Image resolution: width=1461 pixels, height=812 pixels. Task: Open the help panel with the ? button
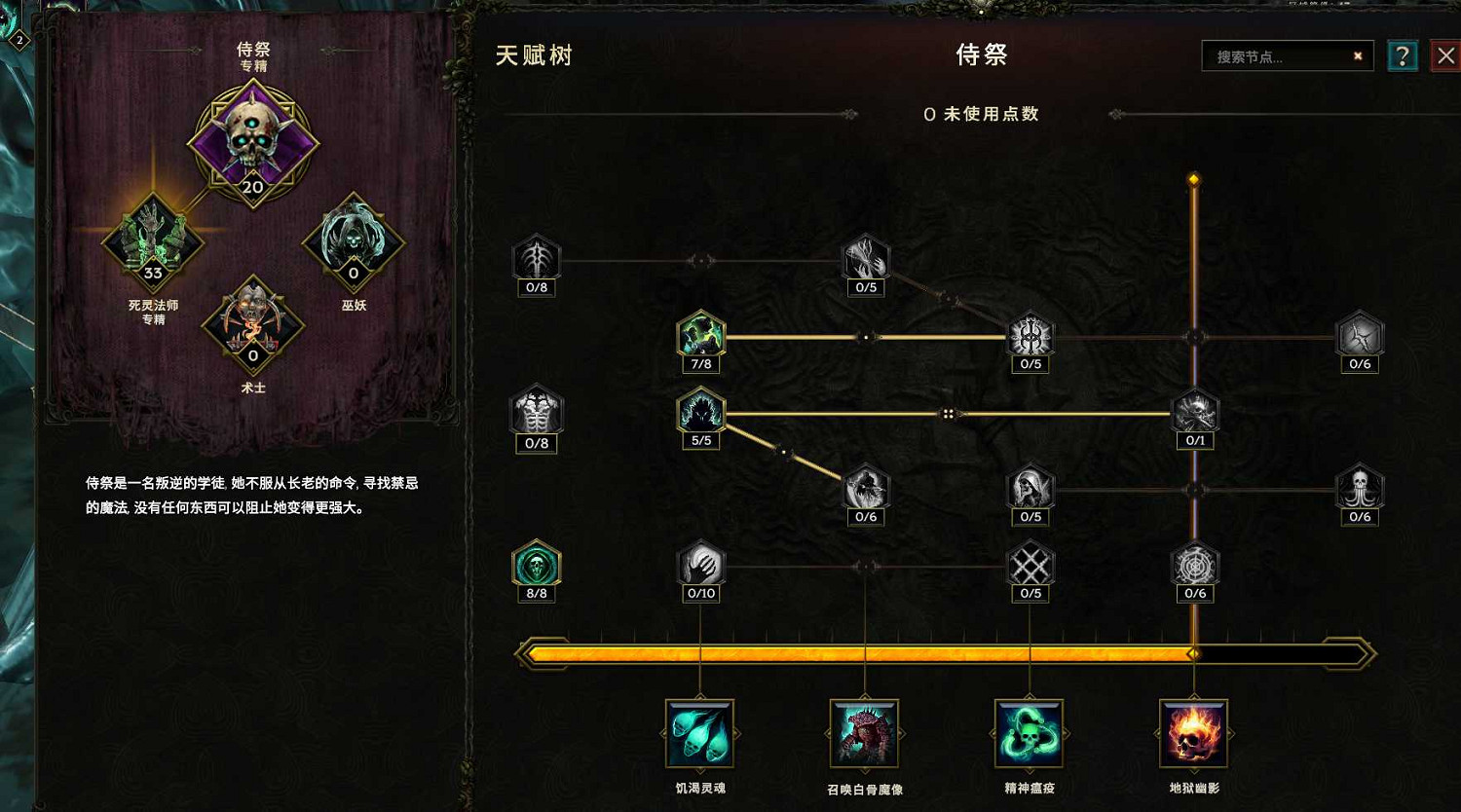1403,55
